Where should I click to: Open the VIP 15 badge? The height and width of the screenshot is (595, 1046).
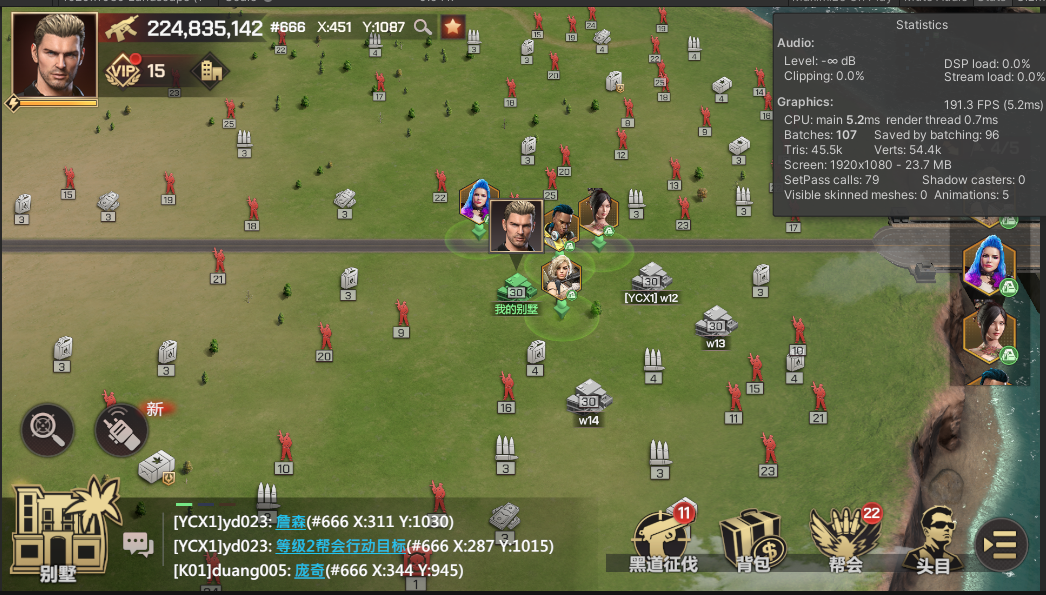pyautogui.click(x=136, y=71)
